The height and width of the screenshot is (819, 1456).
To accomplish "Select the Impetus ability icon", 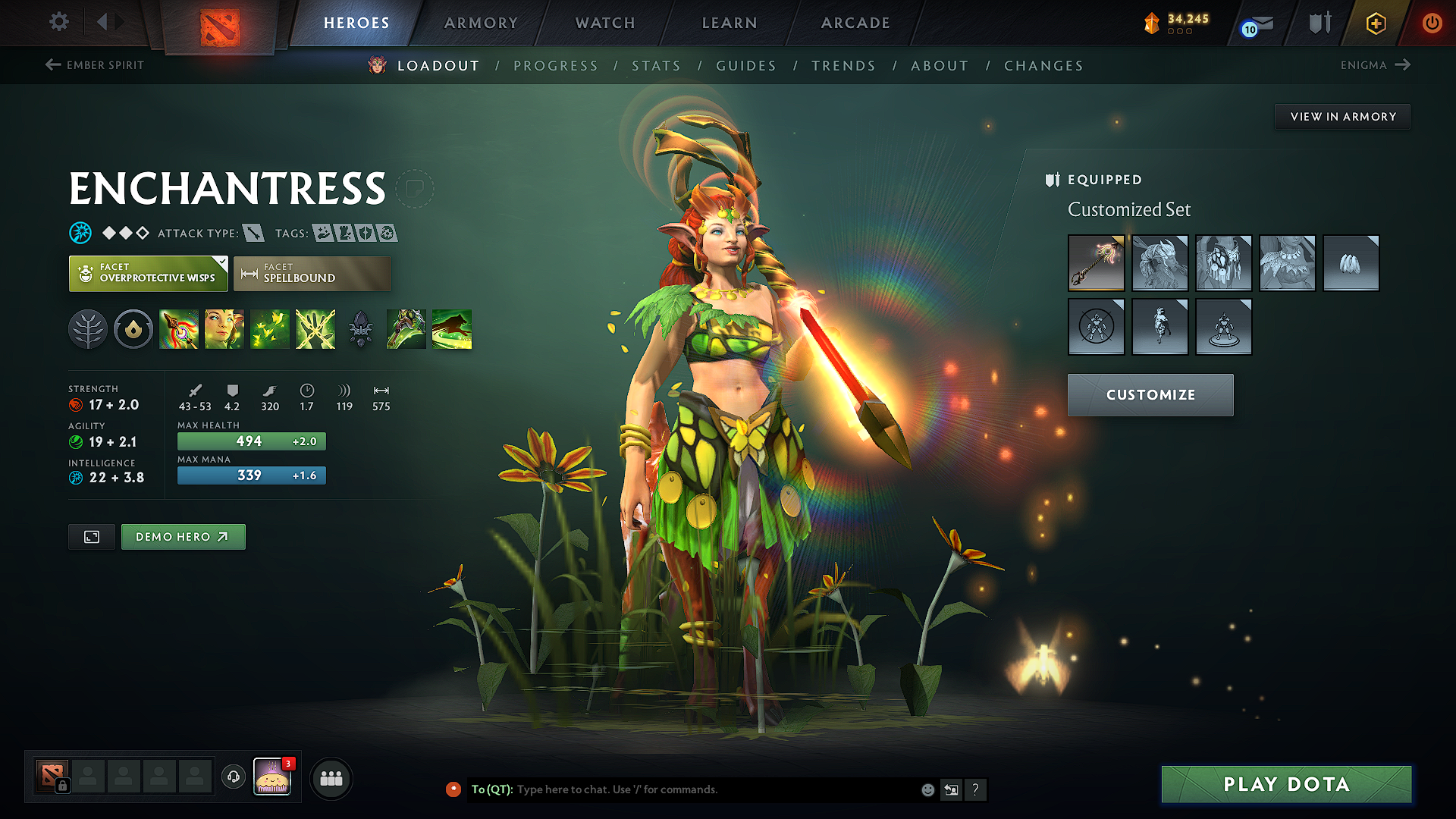I will pyautogui.click(x=179, y=328).
